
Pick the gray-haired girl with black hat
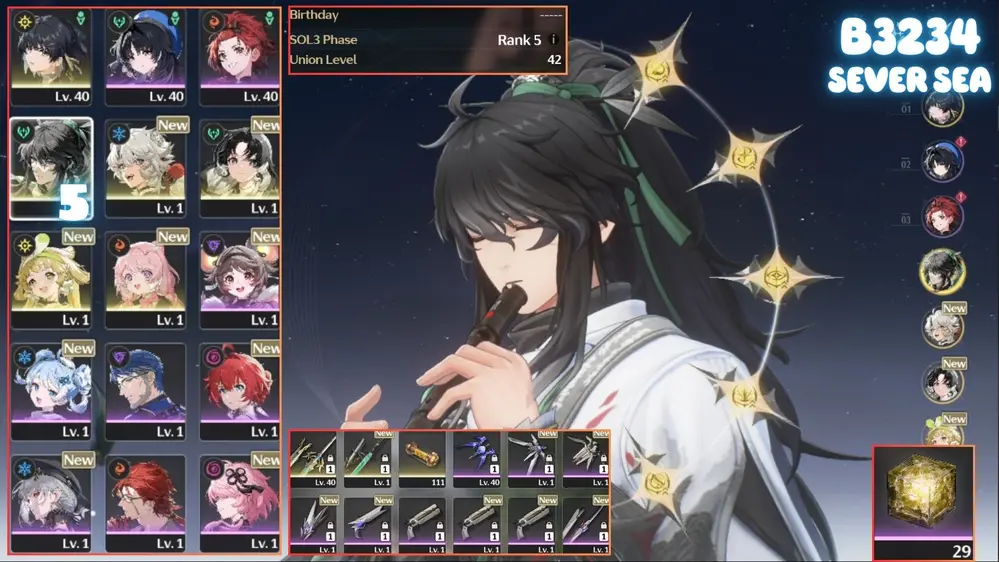pyautogui.click(x=50, y=504)
